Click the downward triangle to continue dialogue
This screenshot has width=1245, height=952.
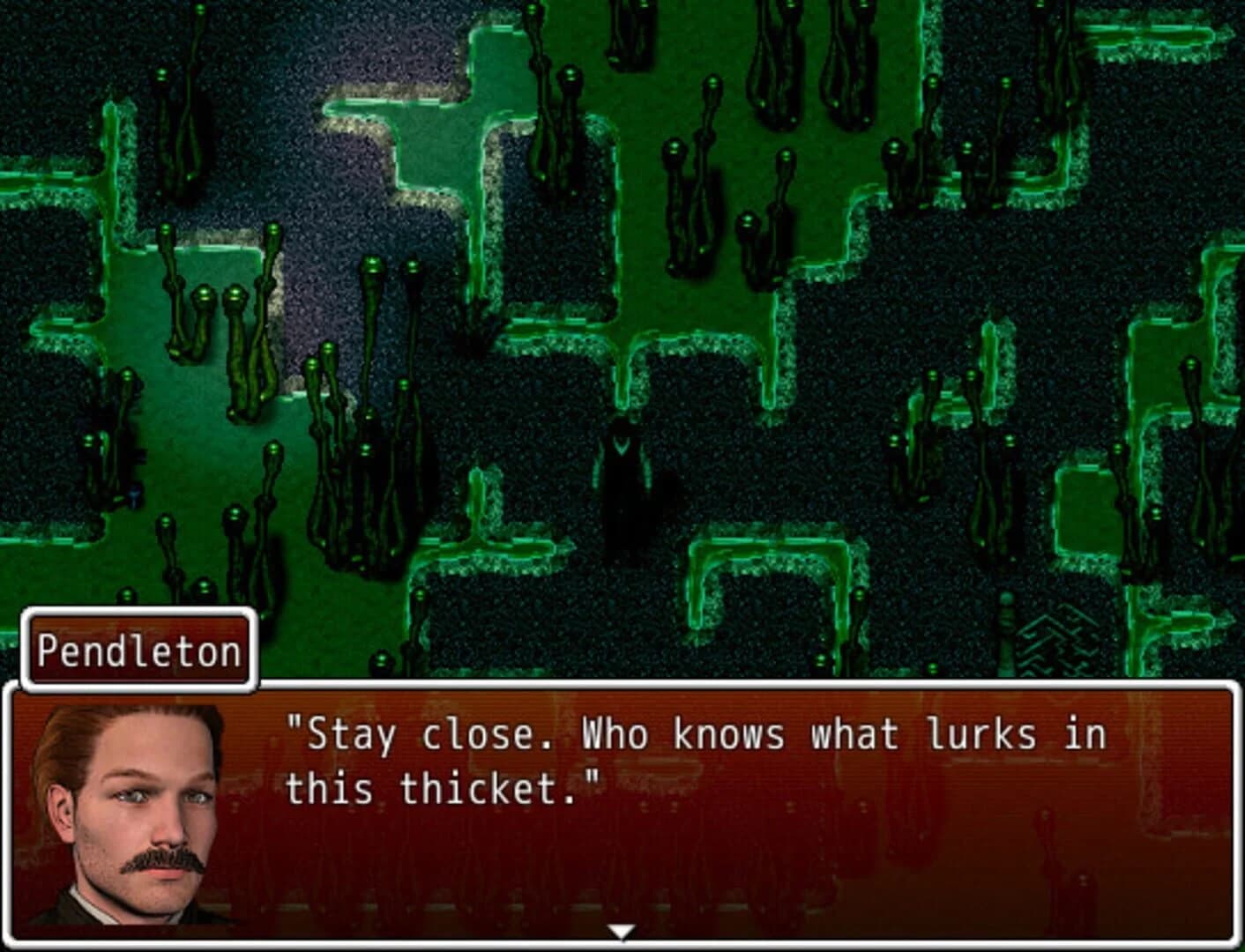click(622, 929)
